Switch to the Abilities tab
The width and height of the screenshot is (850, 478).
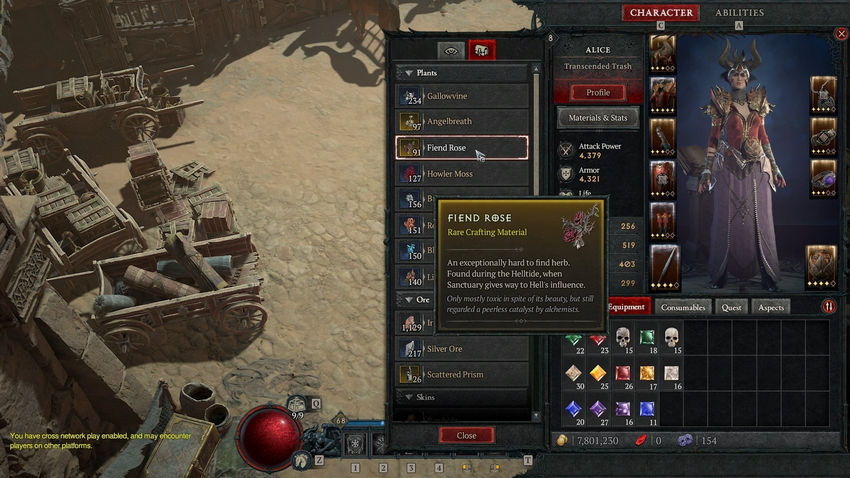click(x=739, y=13)
